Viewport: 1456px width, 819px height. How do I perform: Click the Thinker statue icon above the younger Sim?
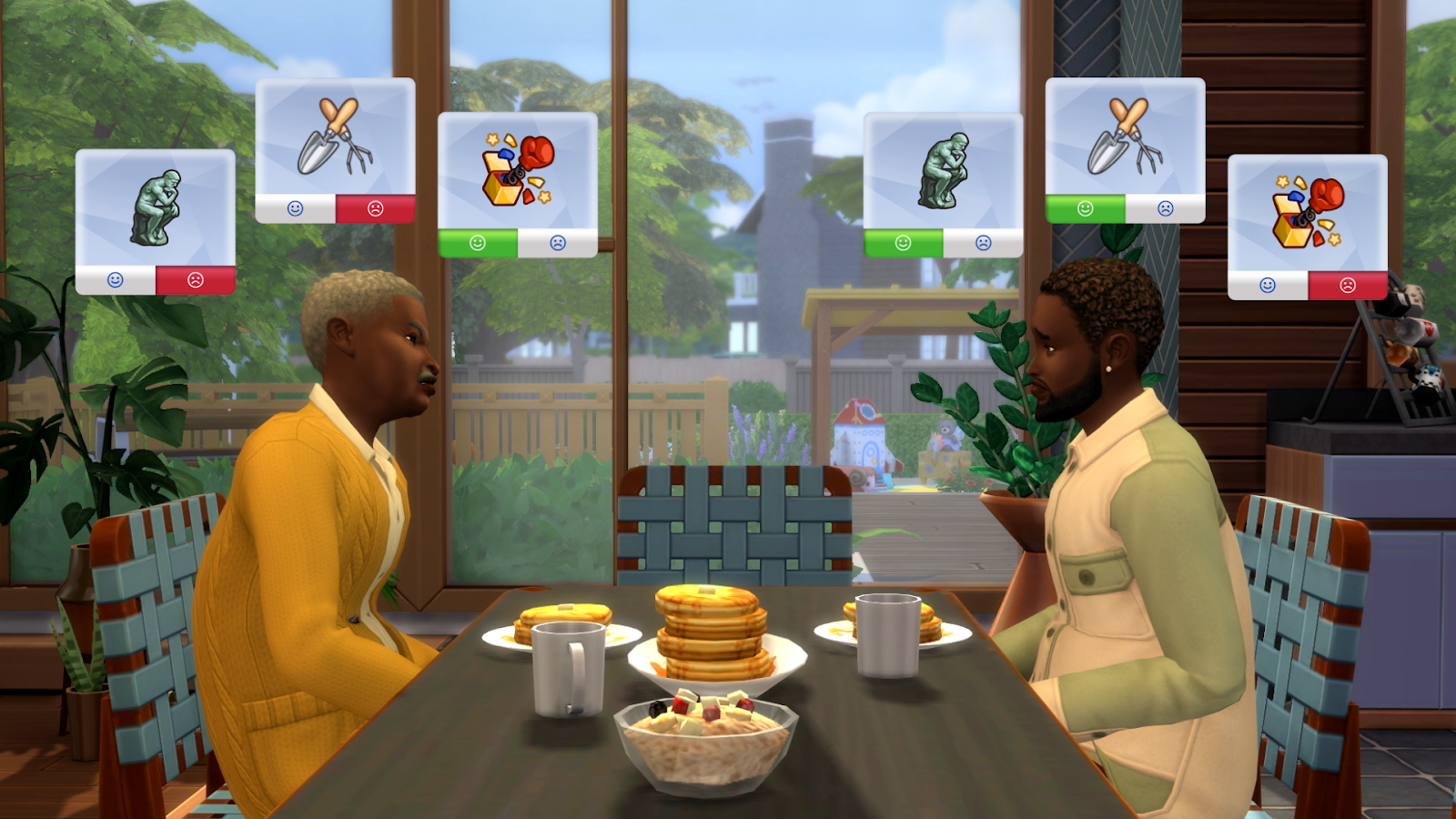pos(942,168)
